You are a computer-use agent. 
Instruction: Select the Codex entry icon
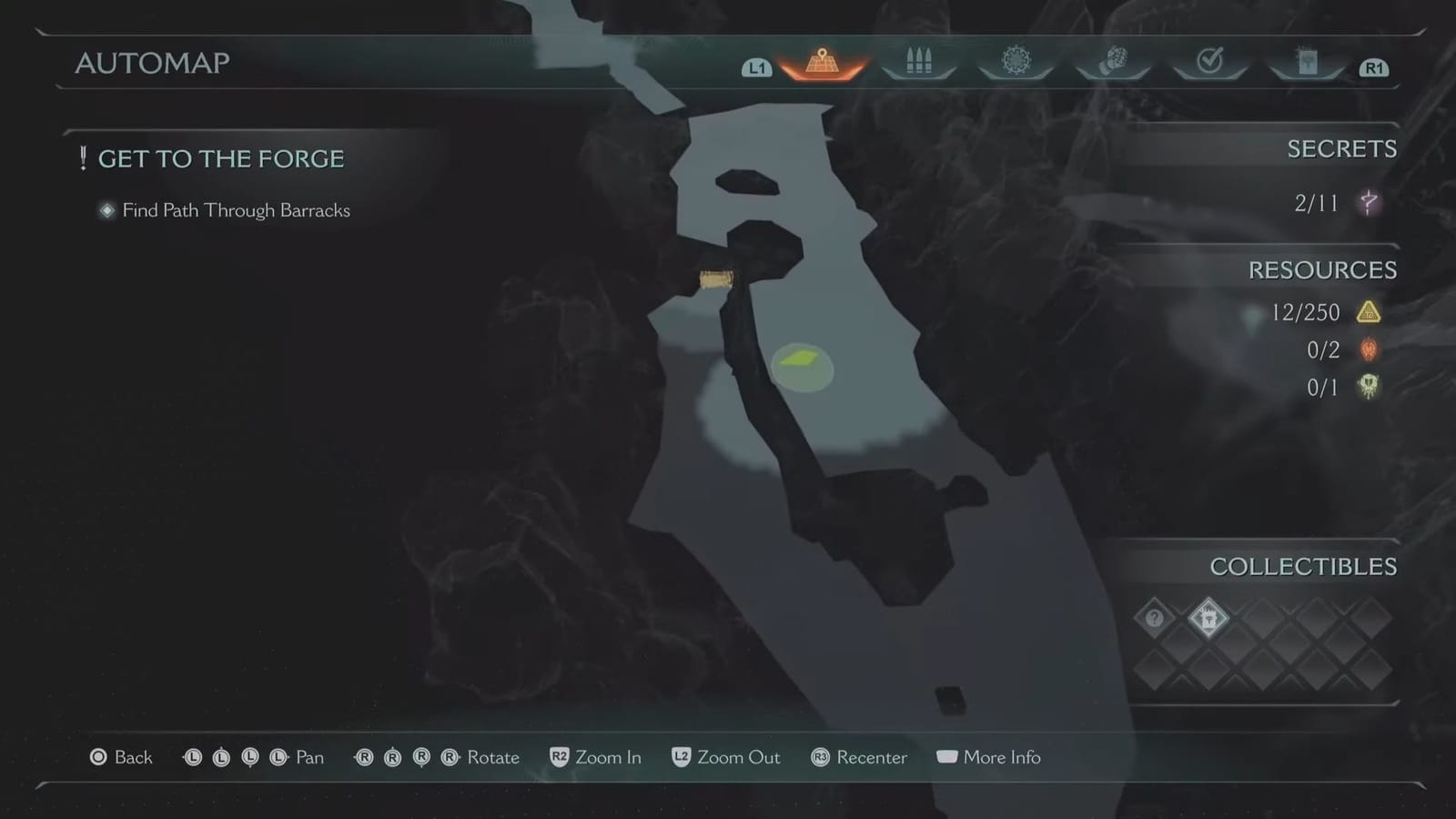1307,62
